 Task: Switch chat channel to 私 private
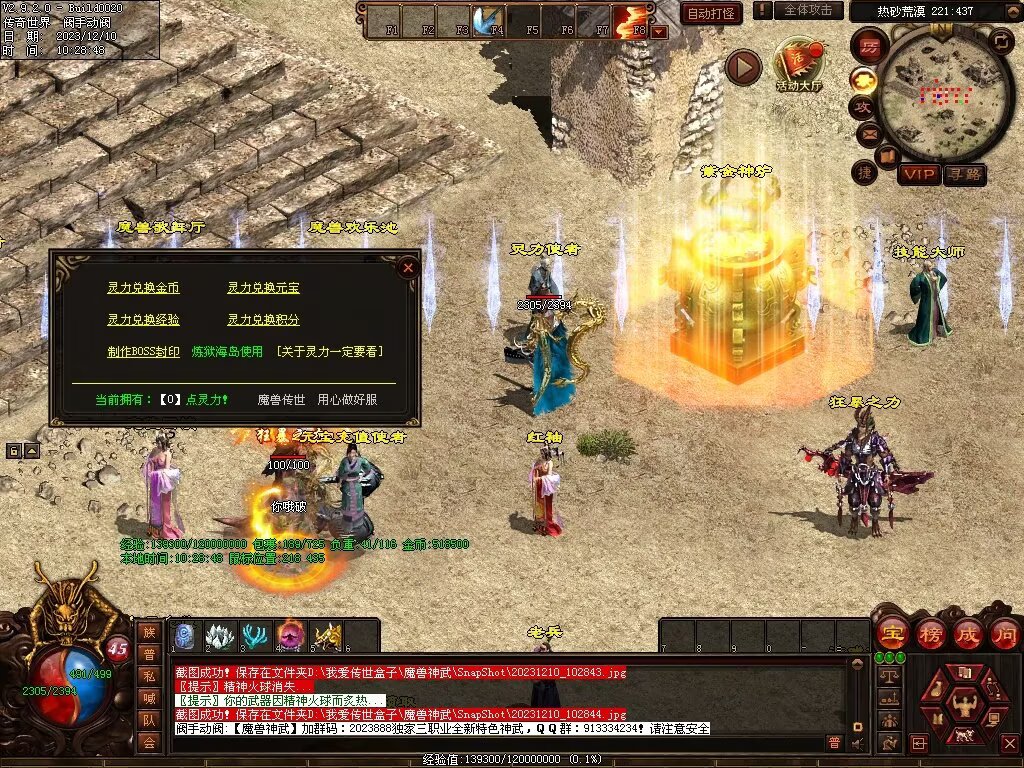pyautogui.click(x=149, y=675)
